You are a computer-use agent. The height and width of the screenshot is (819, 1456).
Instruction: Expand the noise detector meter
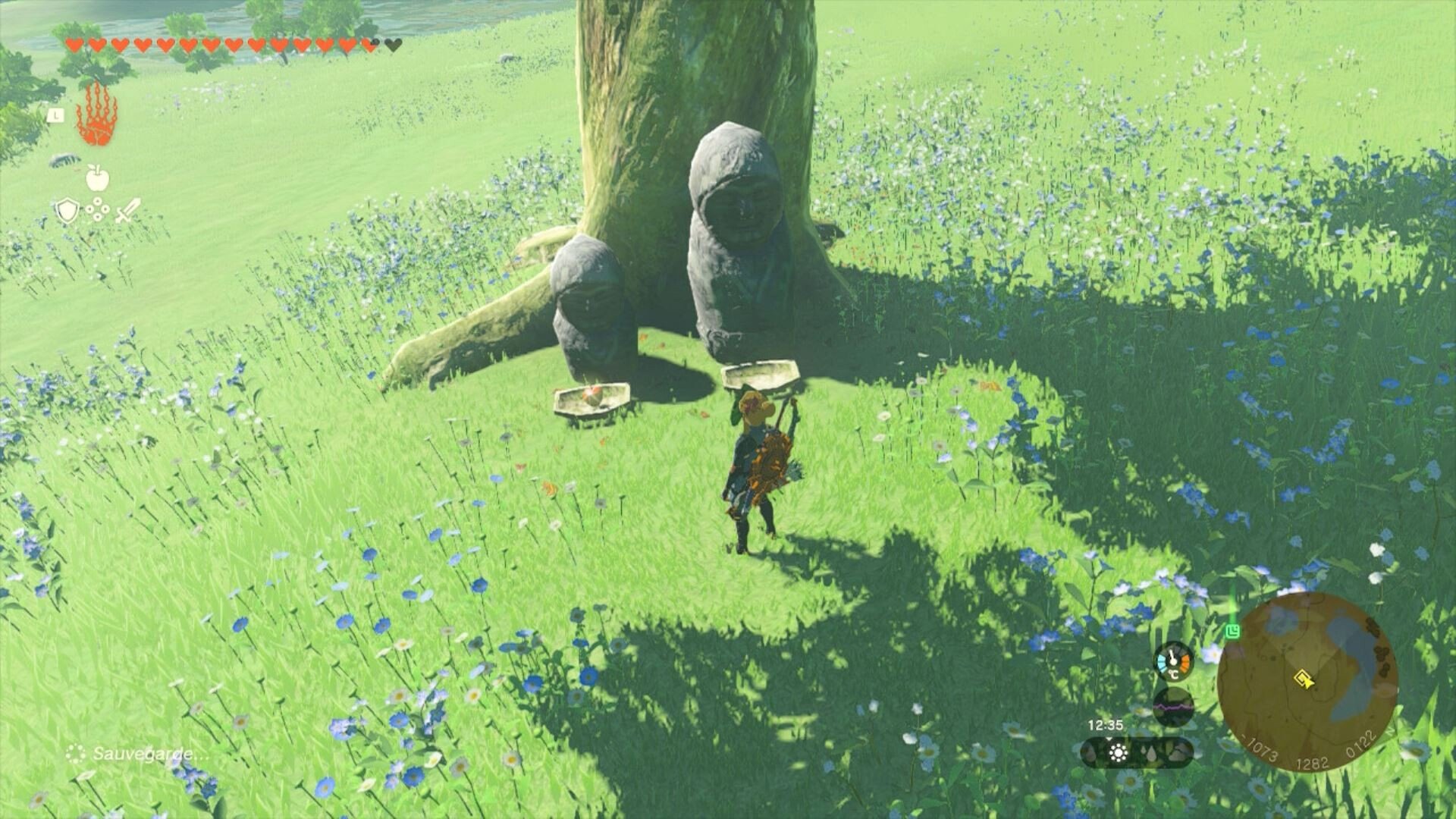click(x=1172, y=708)
